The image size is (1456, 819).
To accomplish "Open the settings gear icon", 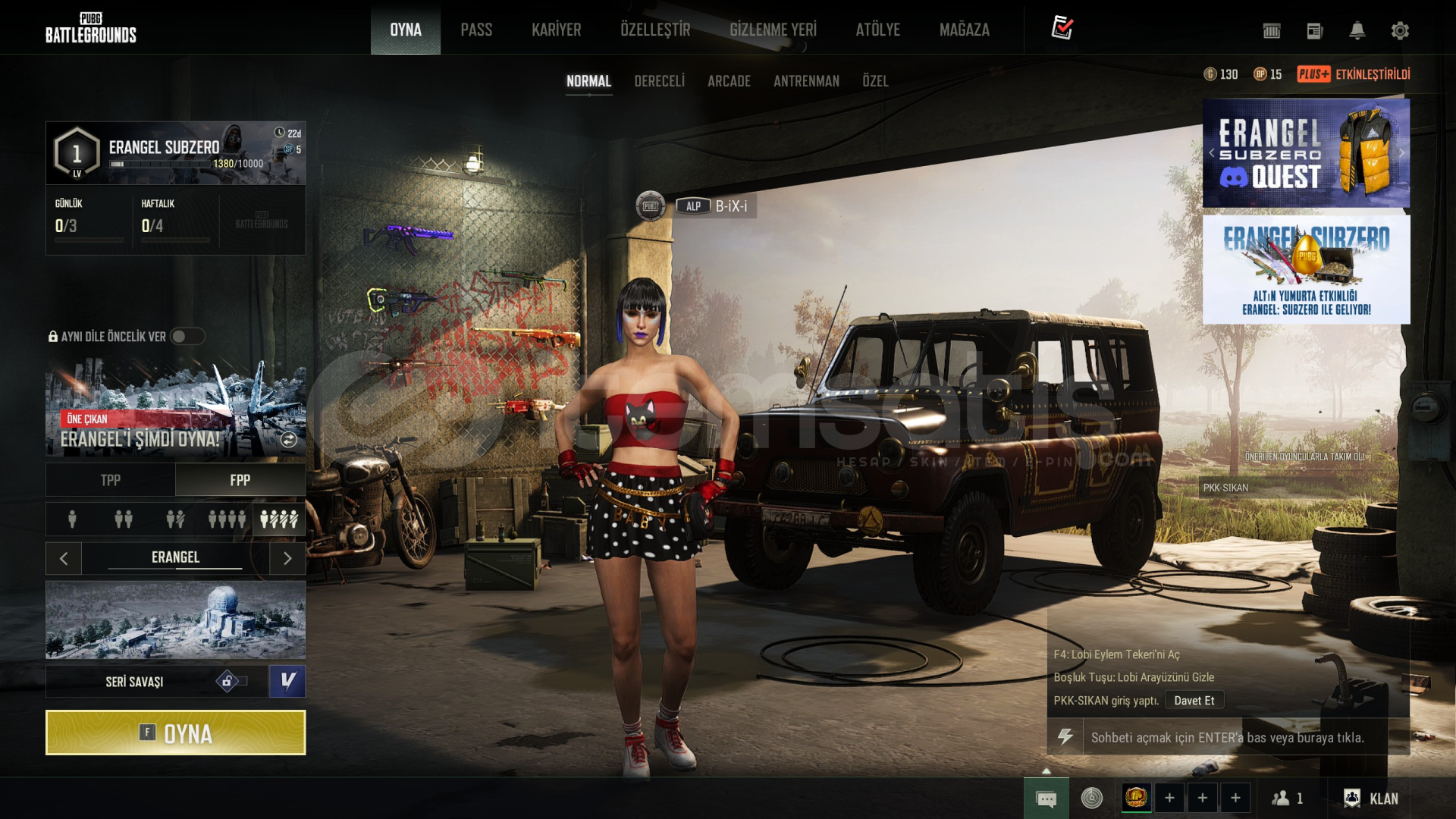I will [1400, 30].
